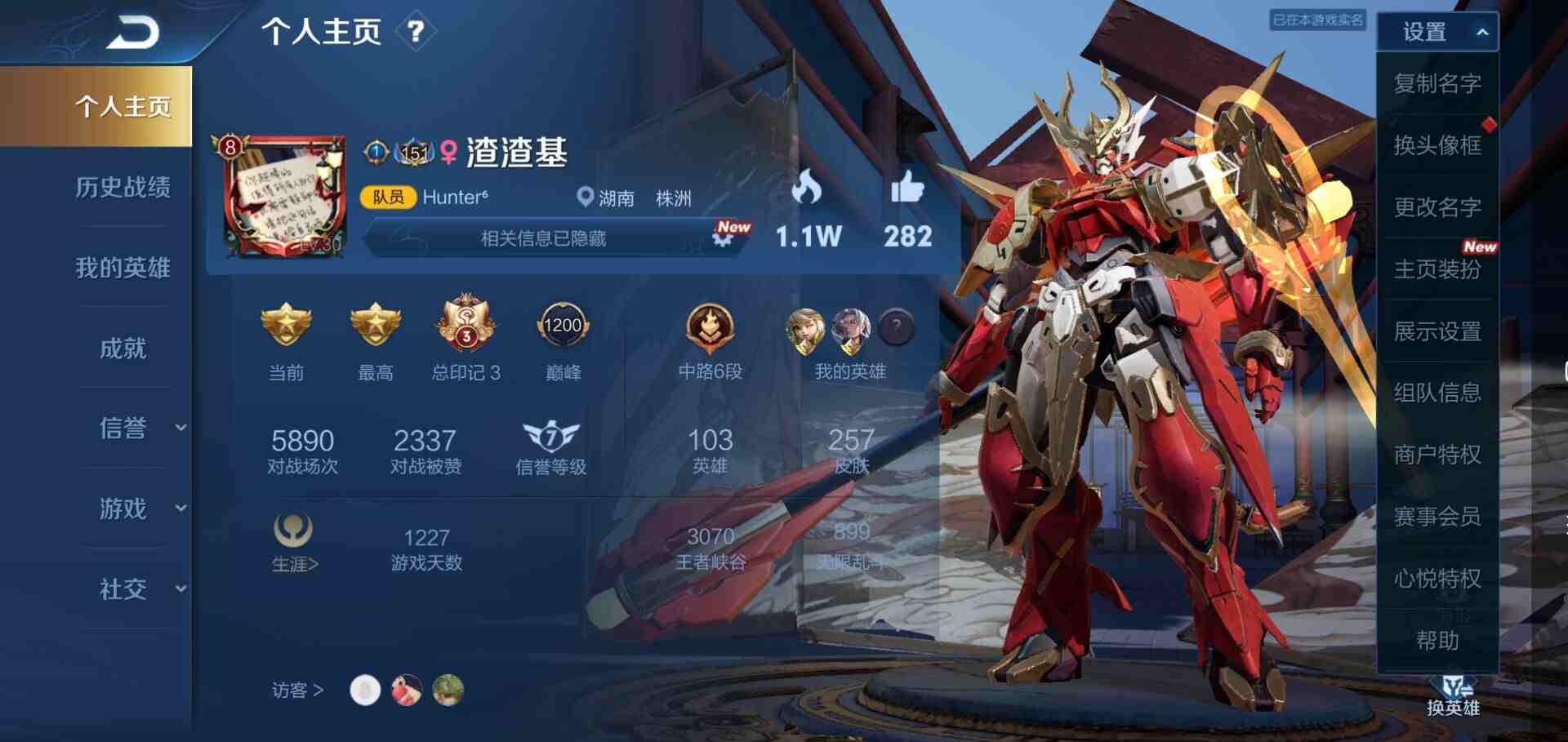This screenshot has width=1568, height=742.
Task: Switch to the 我的英雄 tab
Action: (x=122, y=268)
